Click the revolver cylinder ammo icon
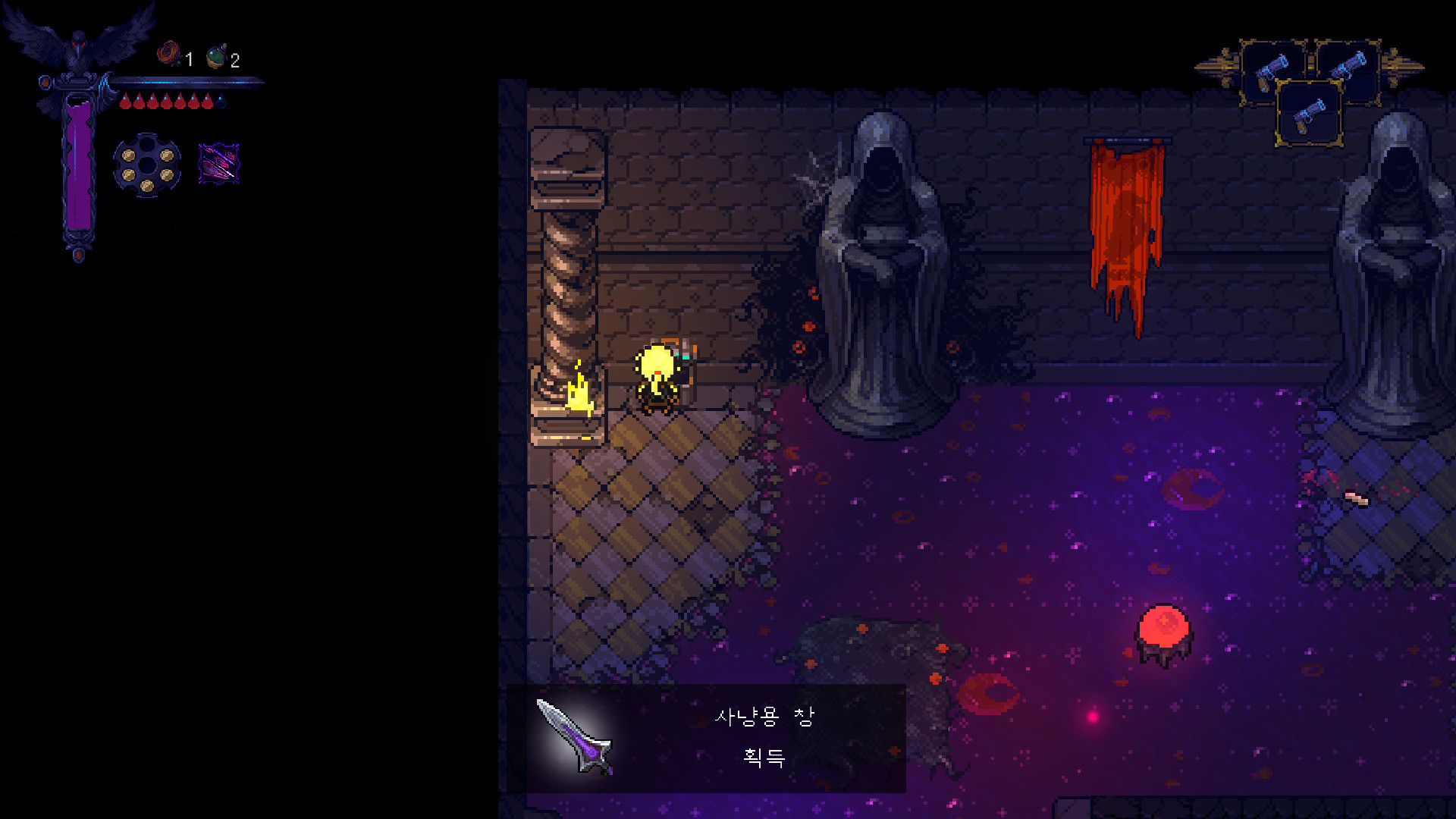Viewport: 1456px width, 819px height. pyautogui.click(x=147, y=165)
